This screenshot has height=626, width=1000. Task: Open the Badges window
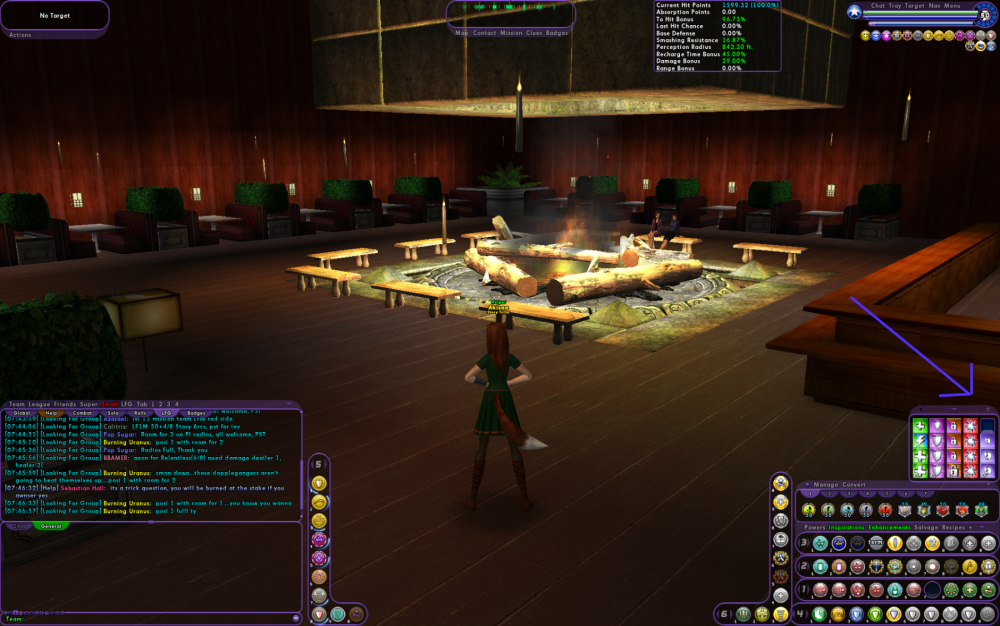557,33
